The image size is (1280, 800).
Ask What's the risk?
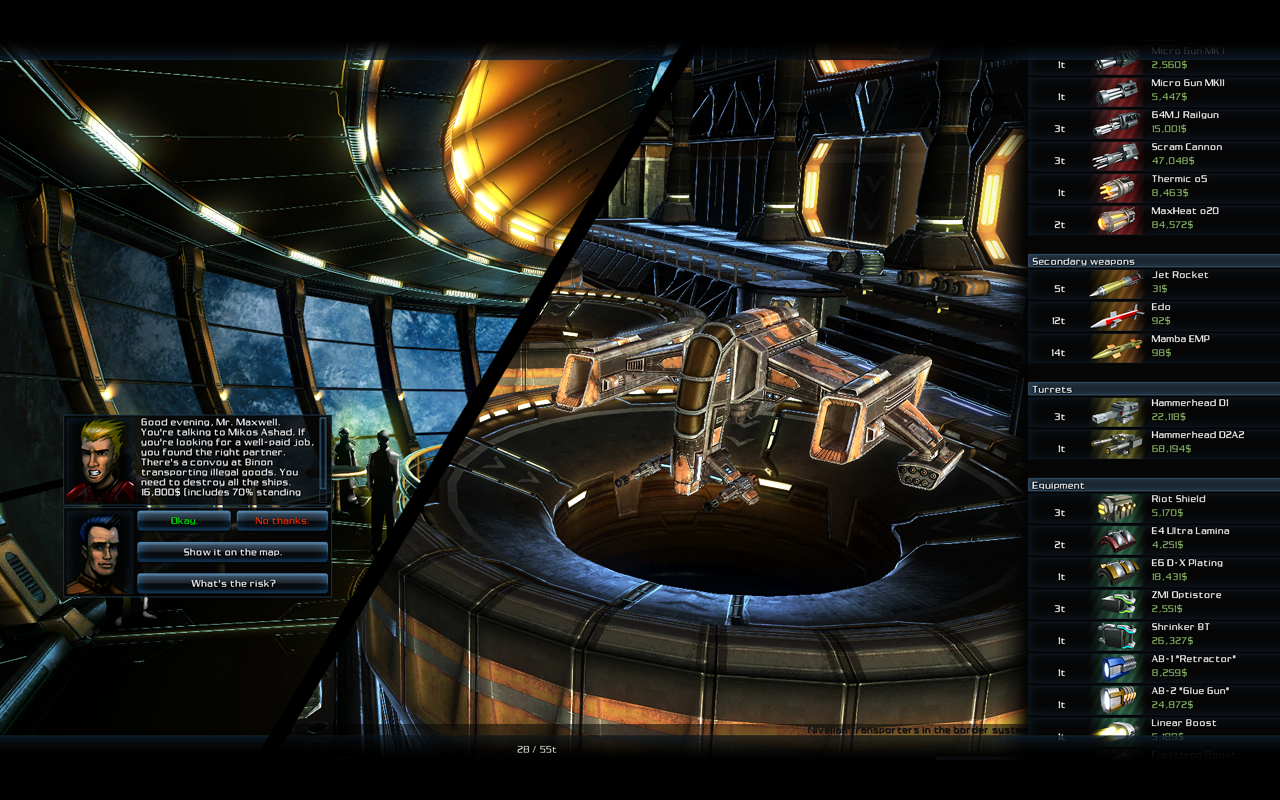(x=232, y=583)
